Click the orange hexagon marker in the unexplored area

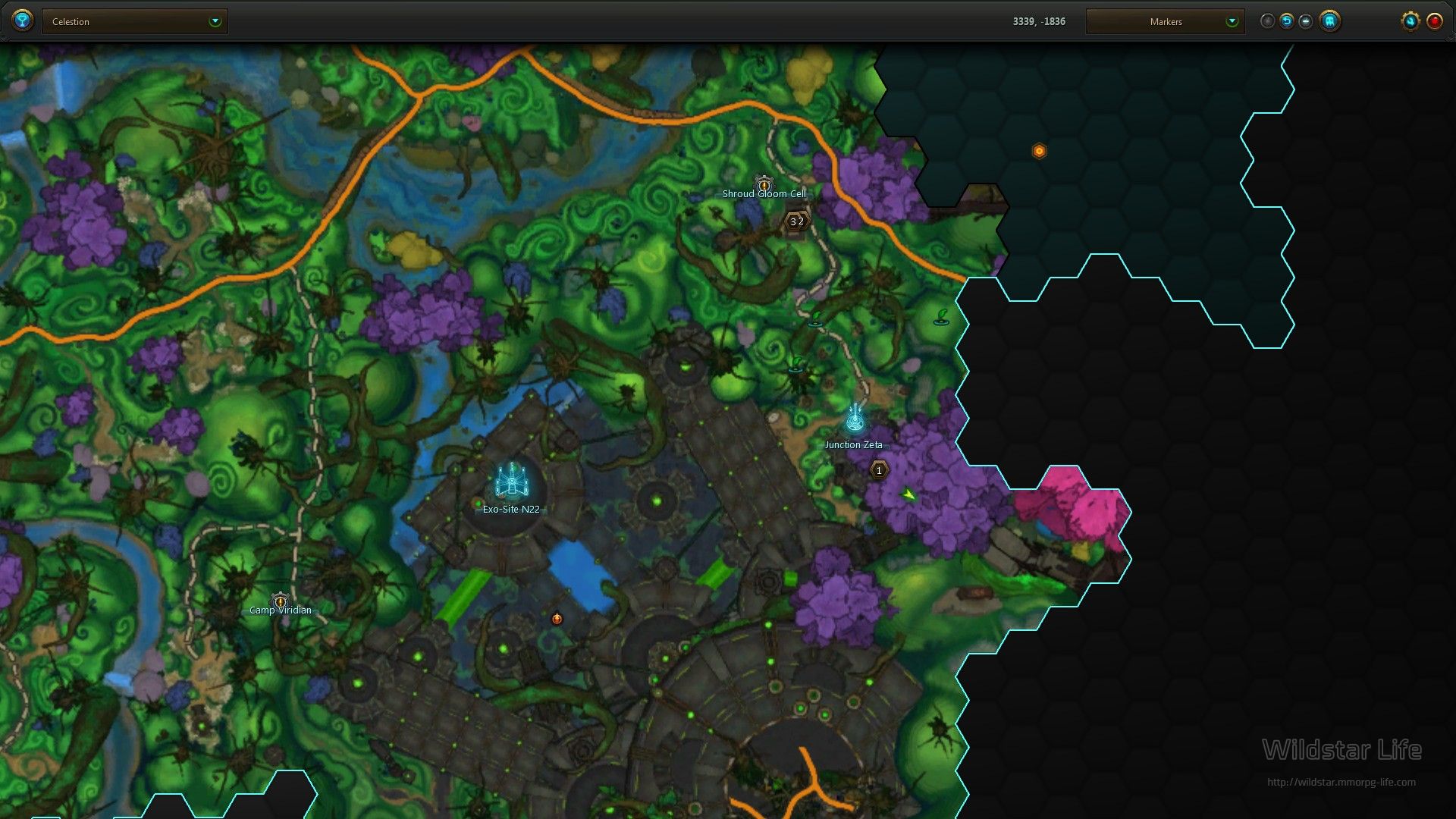pos(1039,151)
